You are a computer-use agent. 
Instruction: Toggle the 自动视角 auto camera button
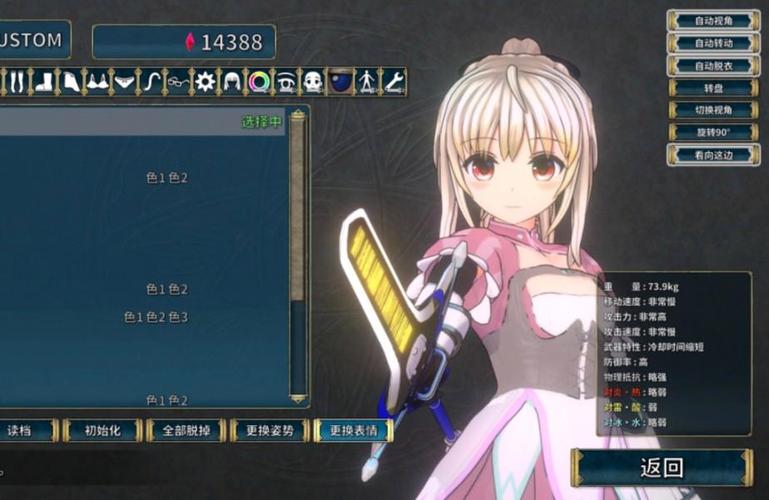712,20
